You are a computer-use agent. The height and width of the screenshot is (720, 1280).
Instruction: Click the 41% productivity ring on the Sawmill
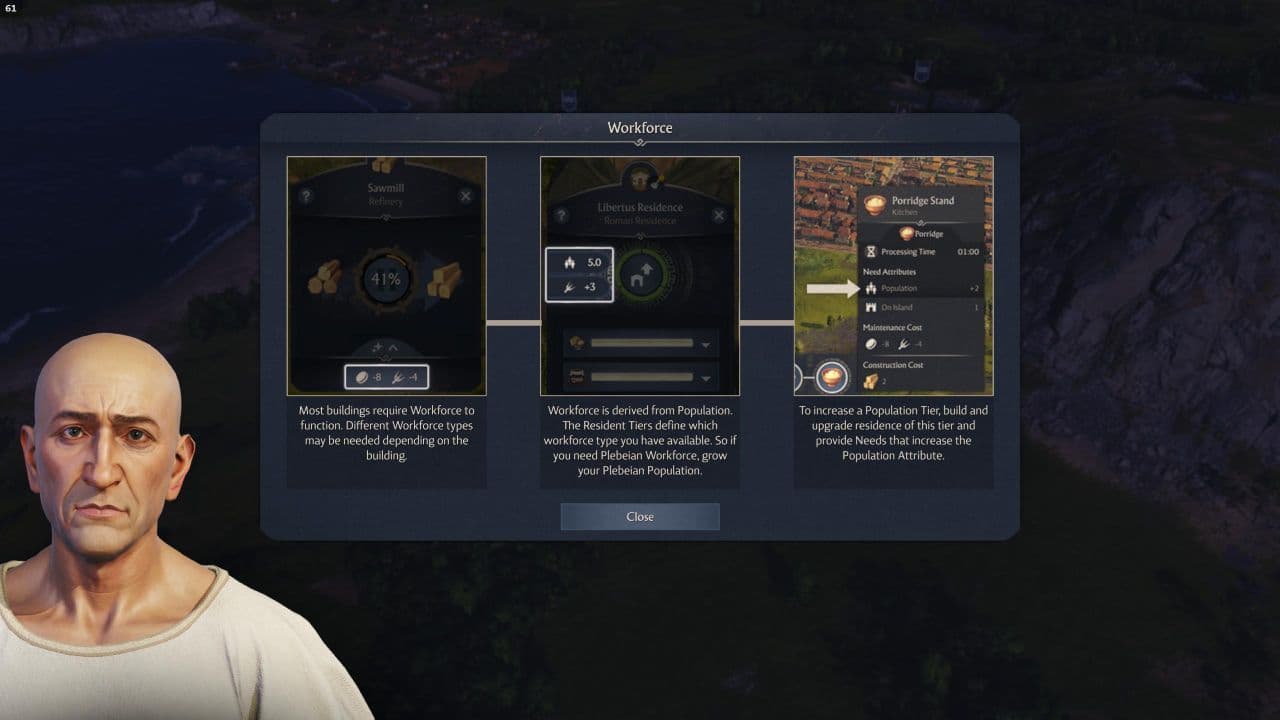click(x=385, y=280)
